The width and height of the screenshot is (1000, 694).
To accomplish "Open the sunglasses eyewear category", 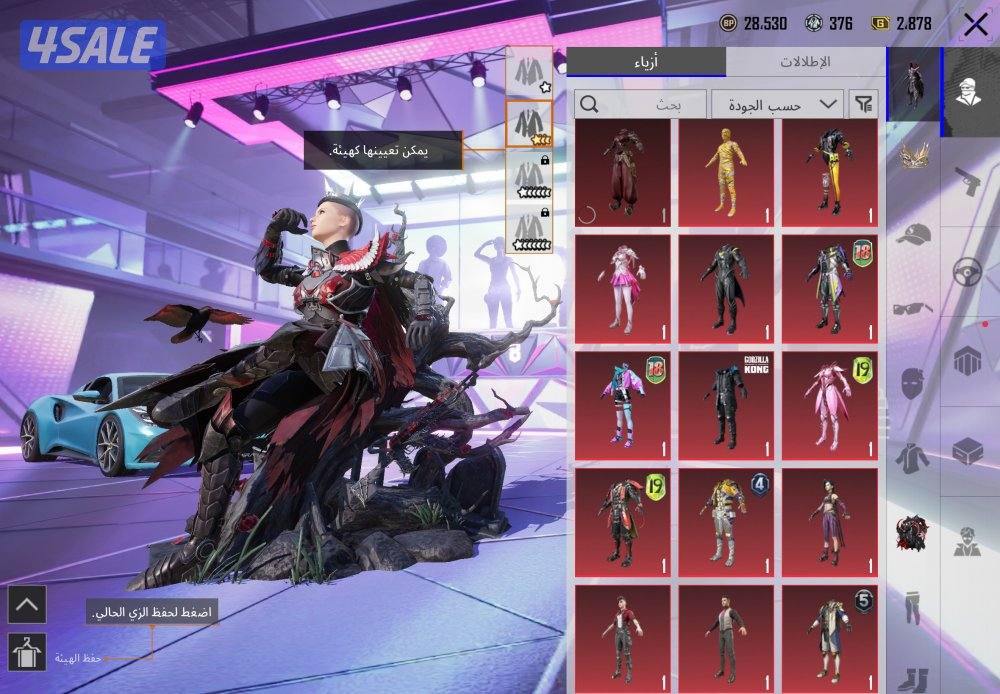I will pos(912,307).
